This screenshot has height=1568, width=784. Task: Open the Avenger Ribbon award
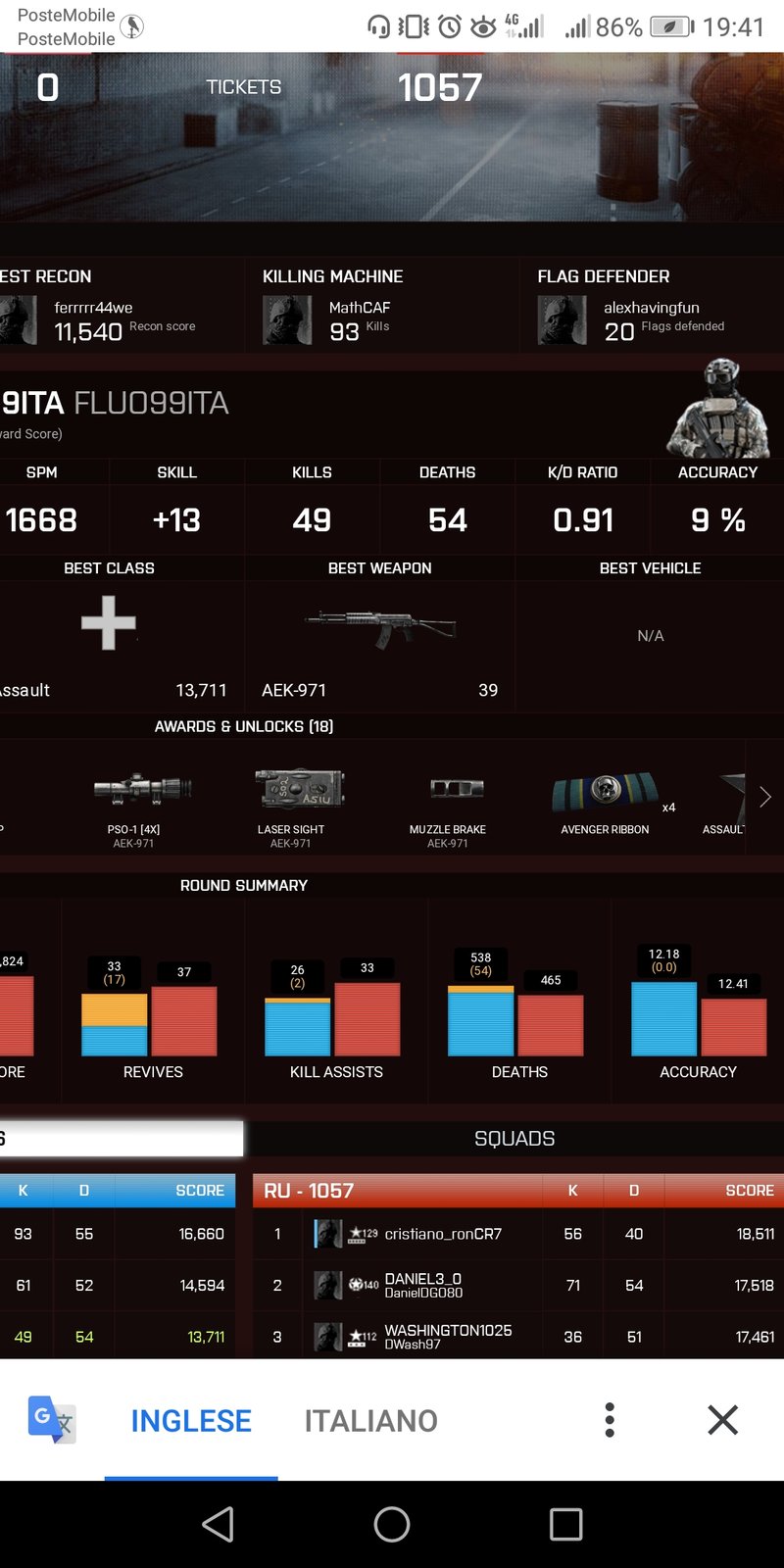606,800
